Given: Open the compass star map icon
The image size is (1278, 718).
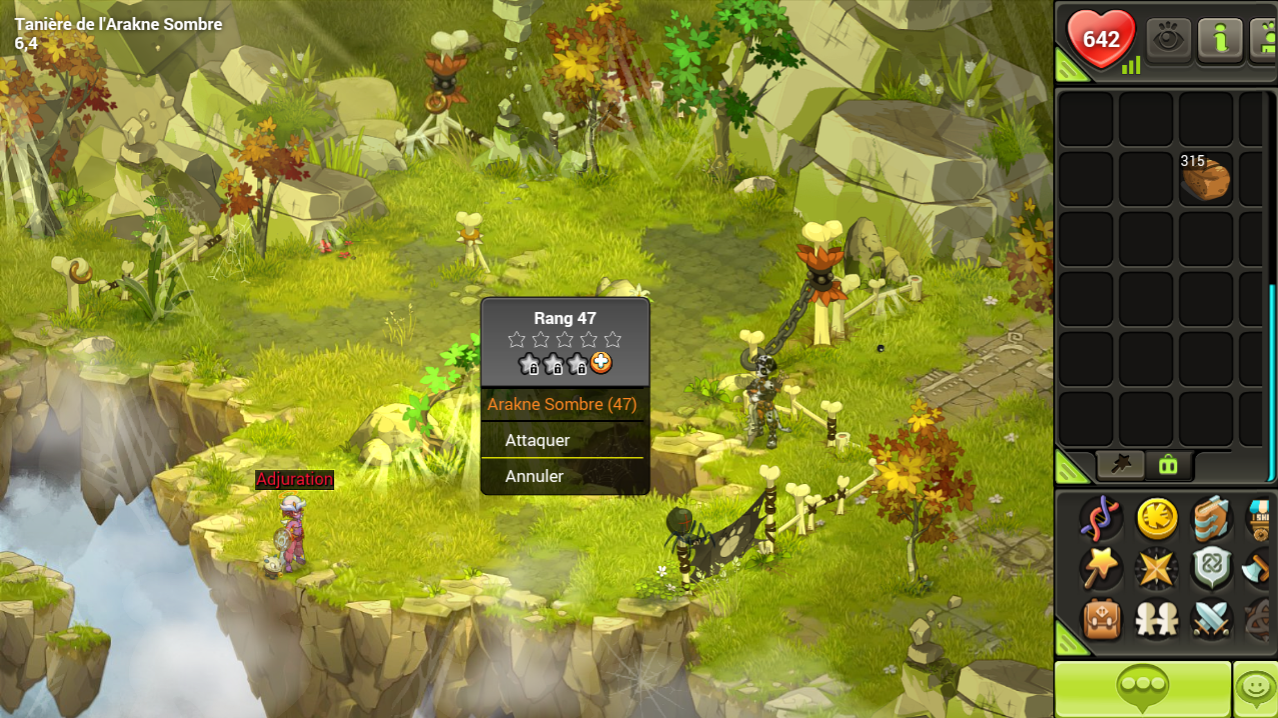Looking at the screenshot, I should (x=1157, y=569).
